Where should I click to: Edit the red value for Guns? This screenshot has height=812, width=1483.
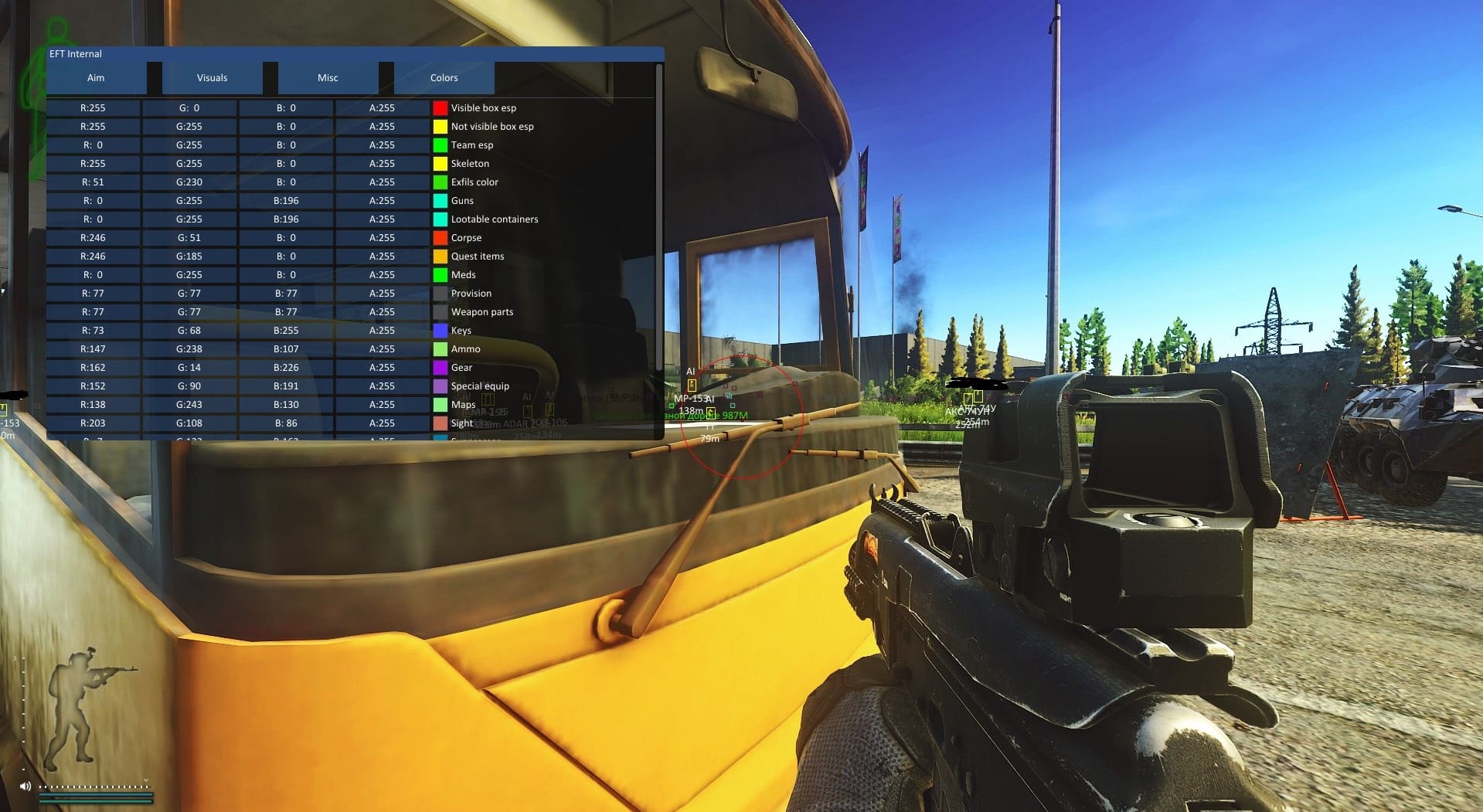coord(94,201)
